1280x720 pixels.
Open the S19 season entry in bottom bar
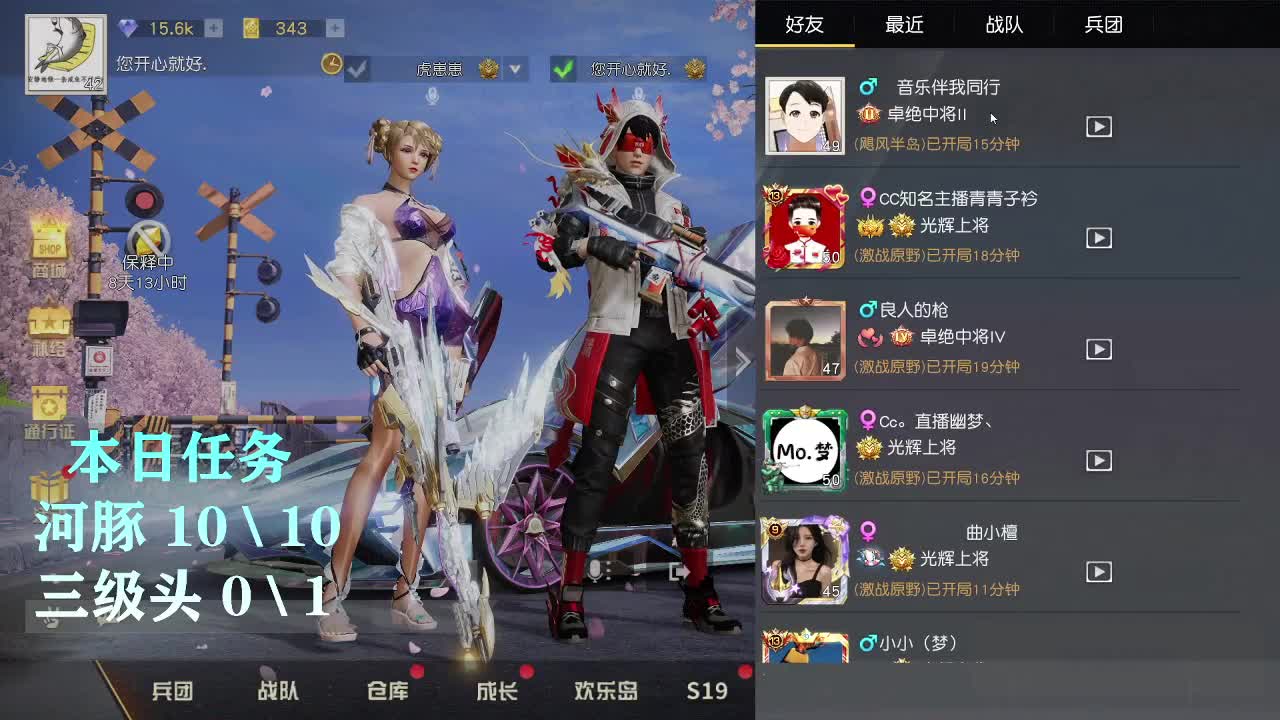pos(708,690)
